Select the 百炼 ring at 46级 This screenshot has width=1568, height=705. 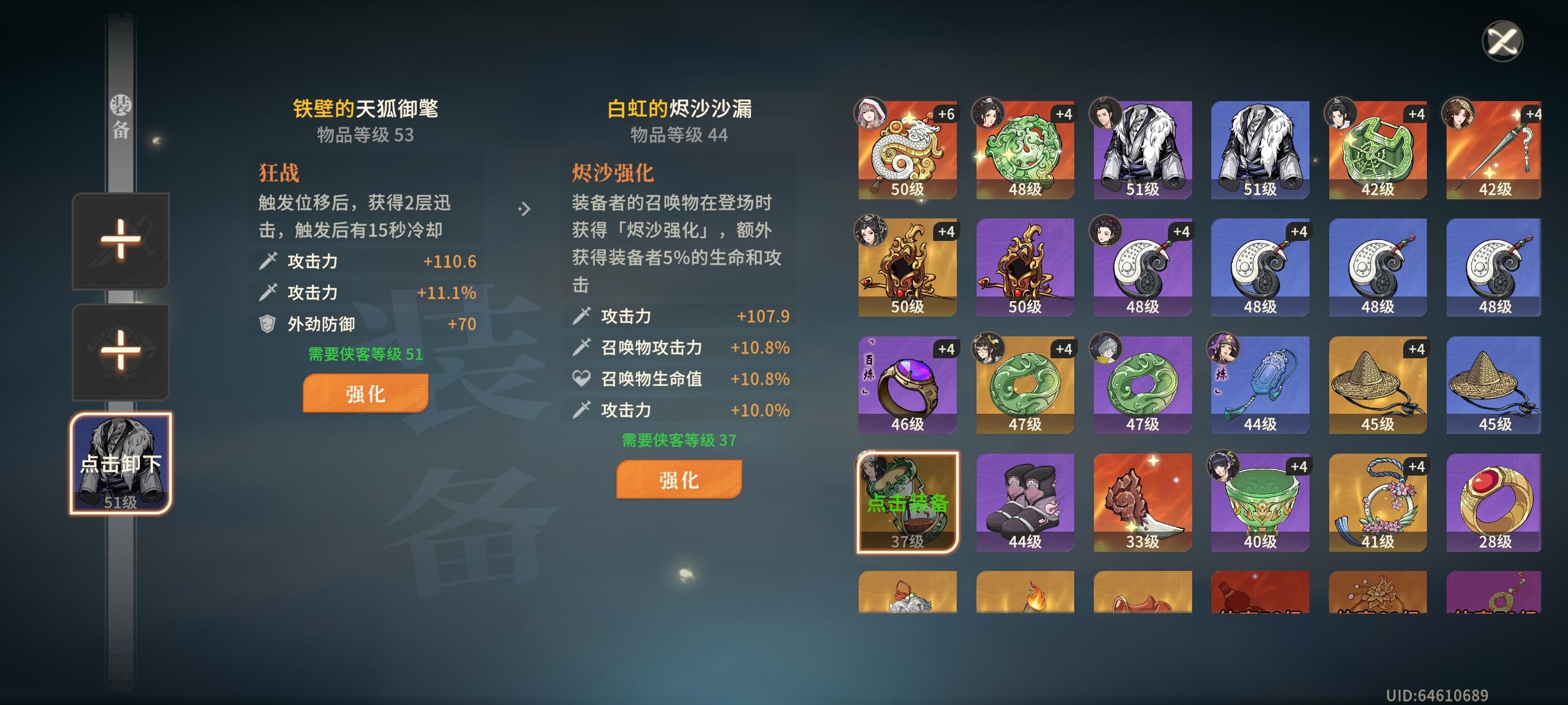907,384
